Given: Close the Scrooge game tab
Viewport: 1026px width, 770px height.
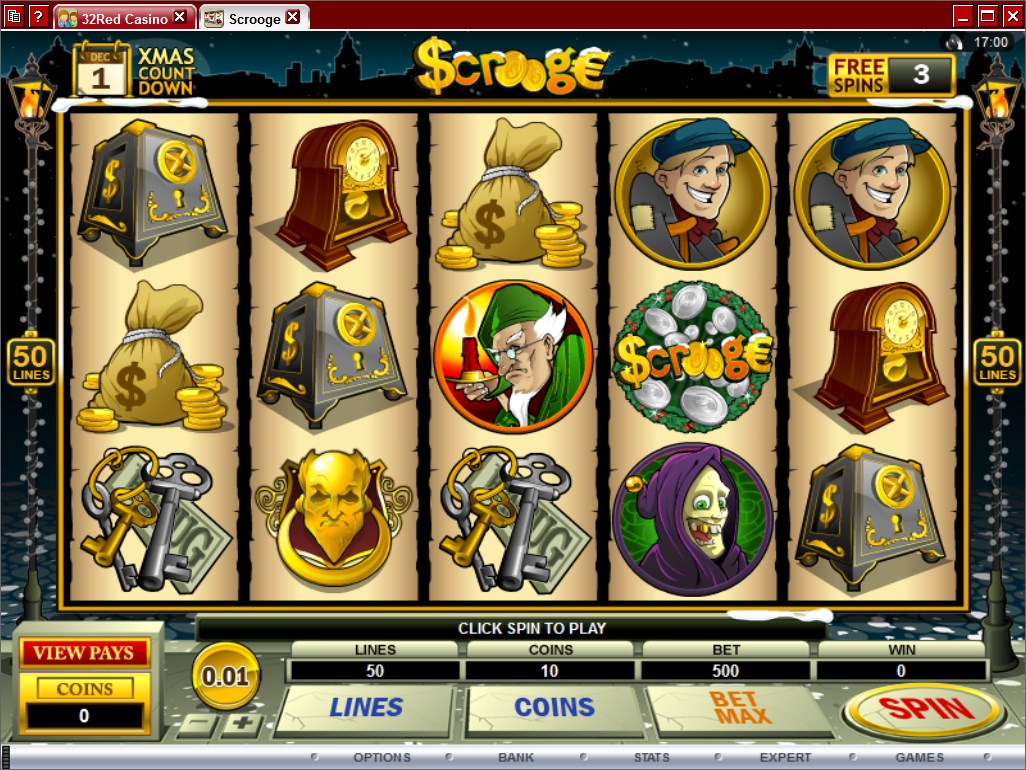Looking at the screenshot, I should click(292, 17).
